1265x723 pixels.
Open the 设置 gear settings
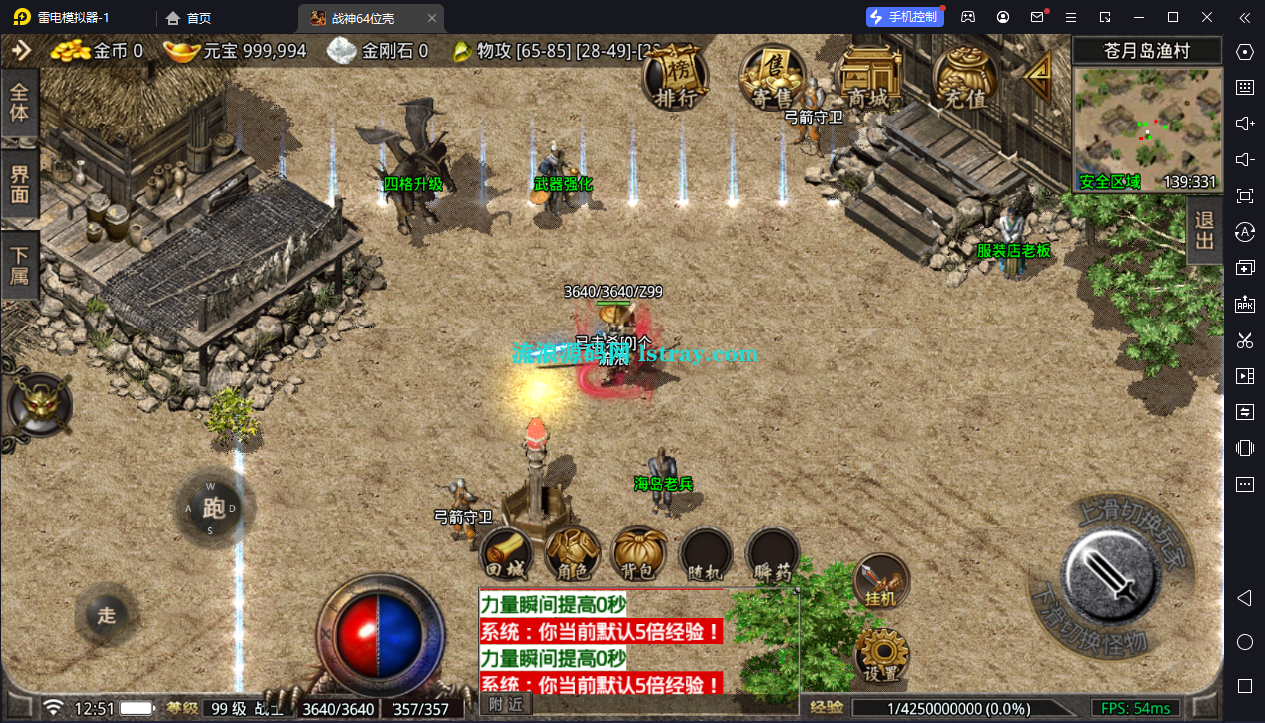(881, 656)
